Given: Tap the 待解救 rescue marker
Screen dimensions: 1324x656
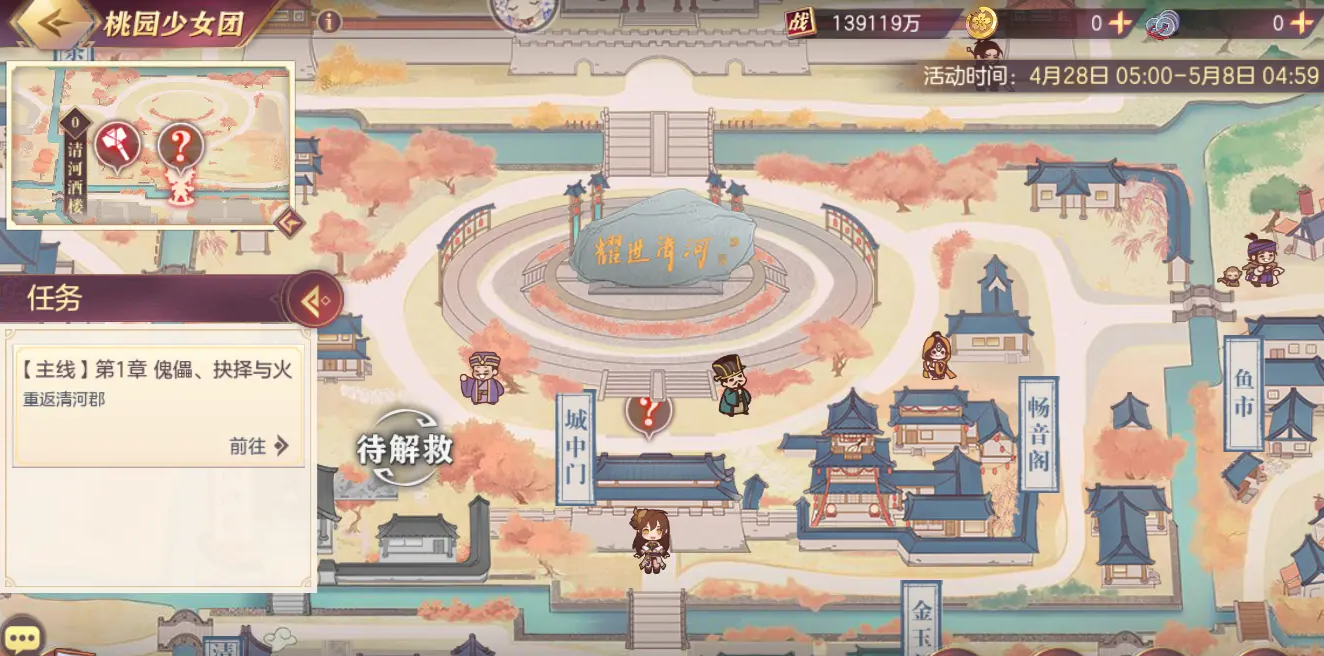Looking at the screenshot, I should (x=405, y=449).
